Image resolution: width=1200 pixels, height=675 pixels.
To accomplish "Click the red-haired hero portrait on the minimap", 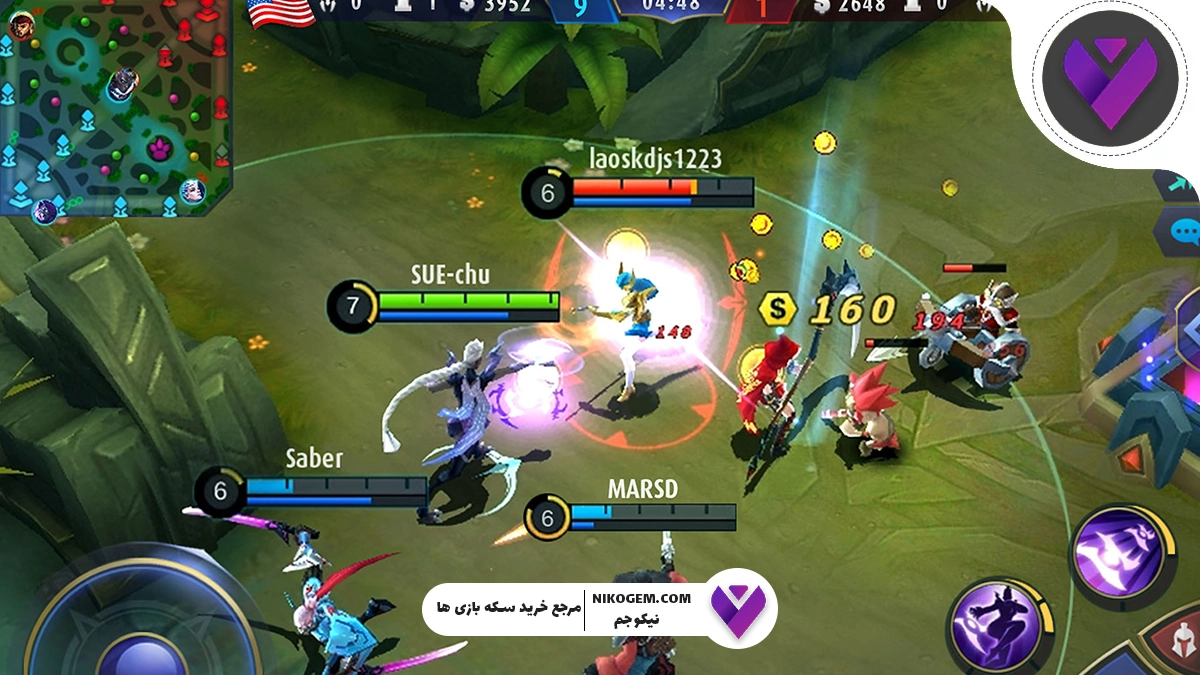I will tap(24, 25).
